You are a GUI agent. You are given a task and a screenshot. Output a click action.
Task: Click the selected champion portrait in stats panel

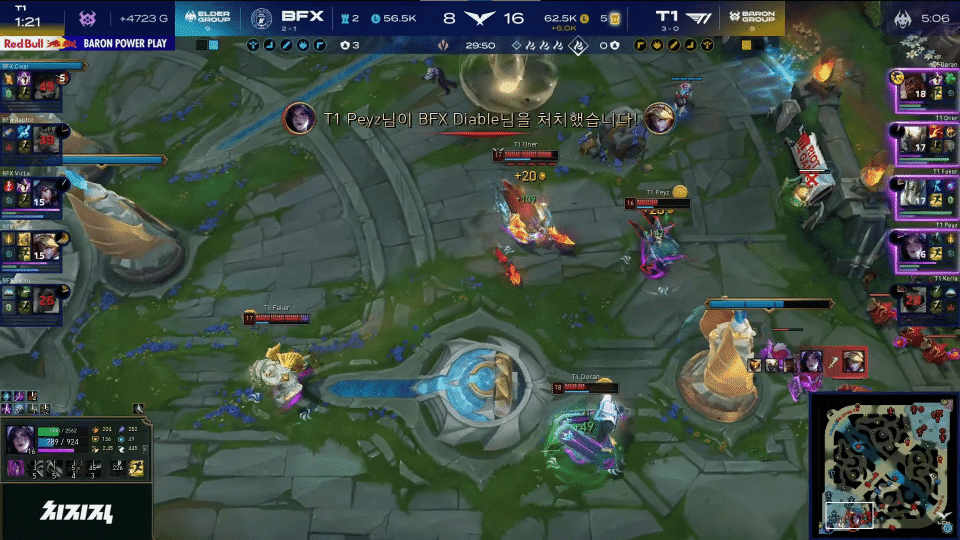click(x=21, y=440)
